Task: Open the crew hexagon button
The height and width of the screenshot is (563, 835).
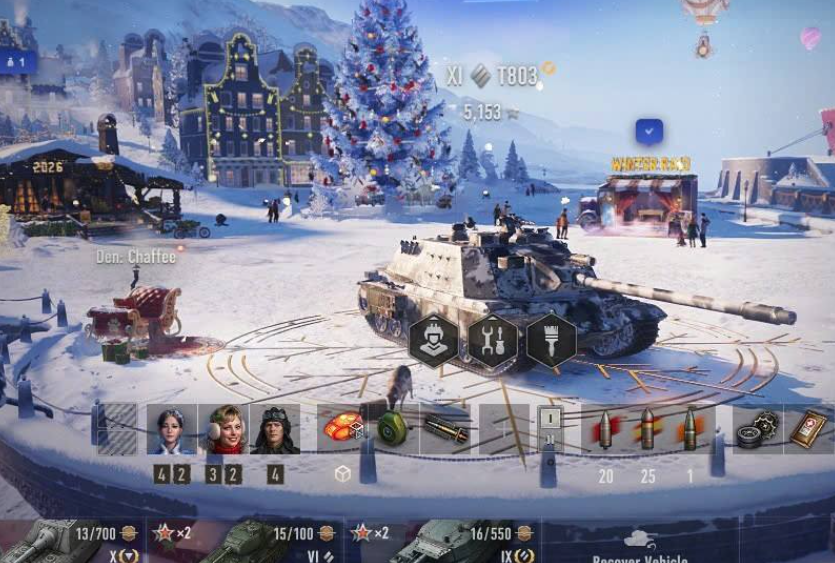Action: [434, 342]
